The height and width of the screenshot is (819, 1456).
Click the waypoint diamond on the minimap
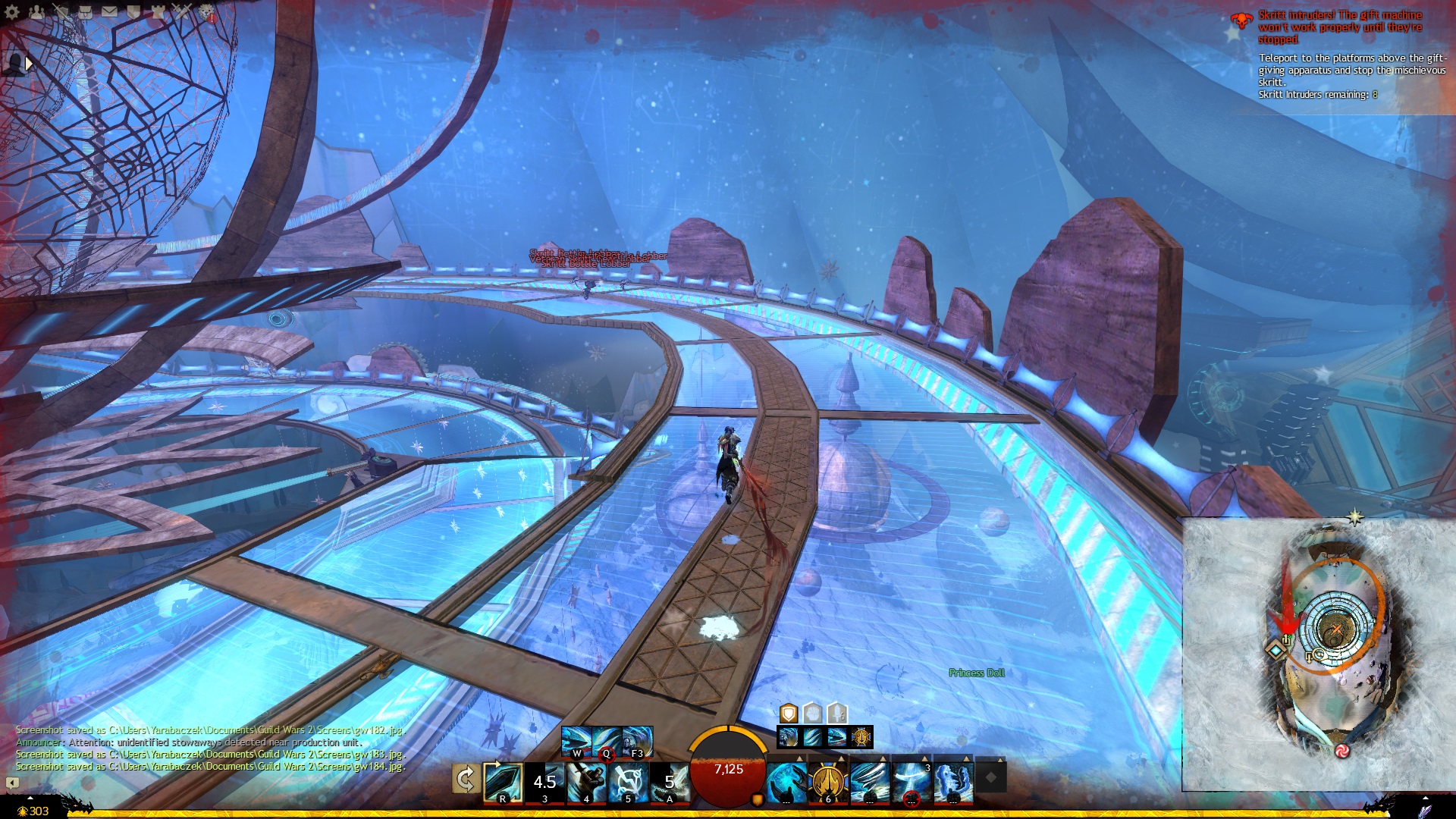(x=1276, y=651)
